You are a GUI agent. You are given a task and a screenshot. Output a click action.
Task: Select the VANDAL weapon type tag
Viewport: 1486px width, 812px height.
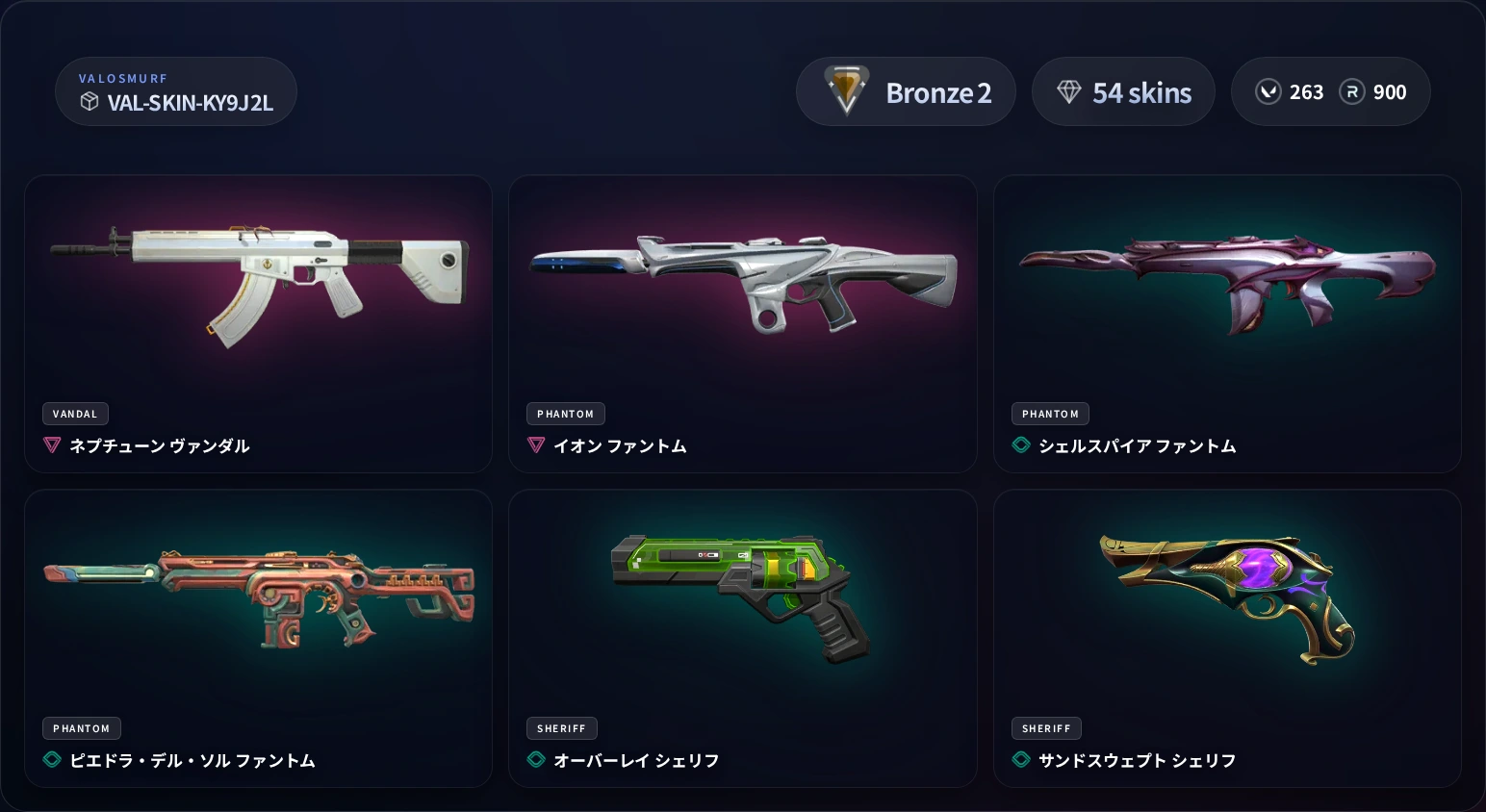(75, 414)
